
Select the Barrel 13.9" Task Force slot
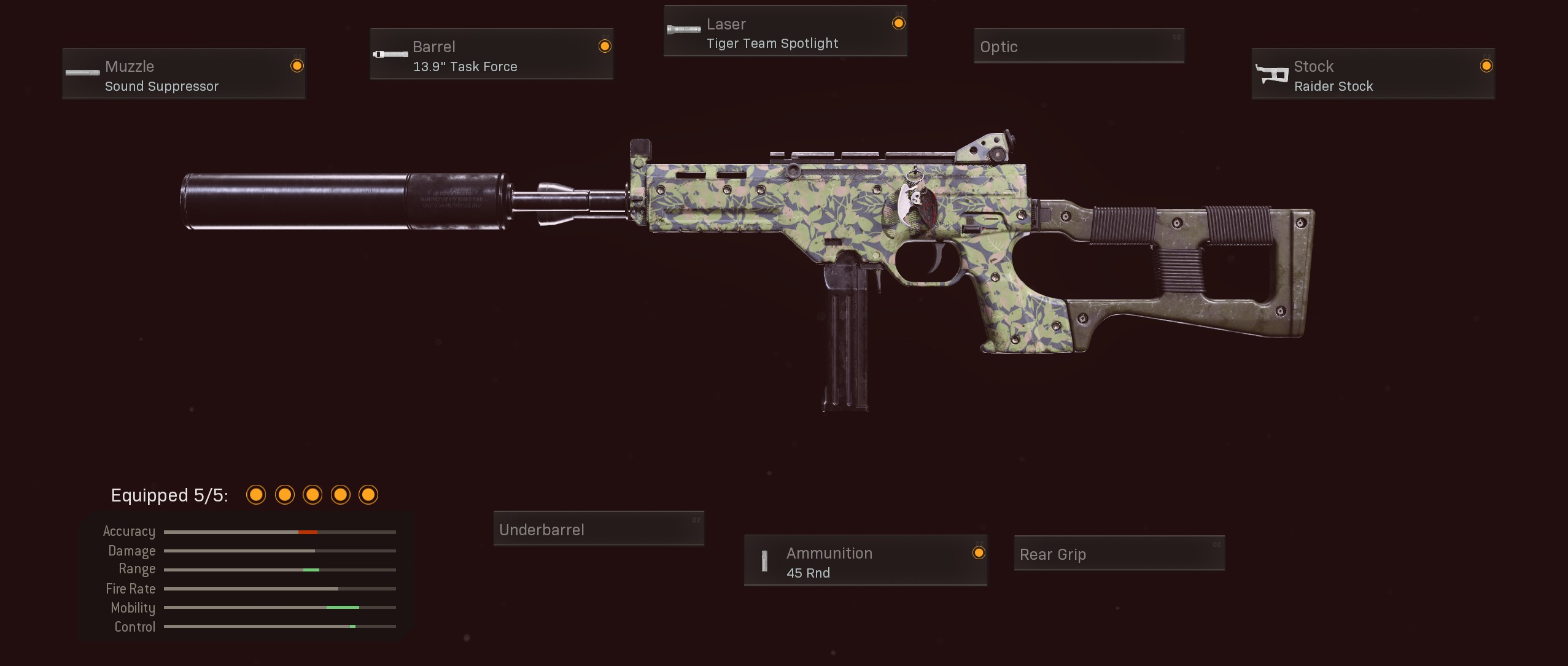[491, 54]
